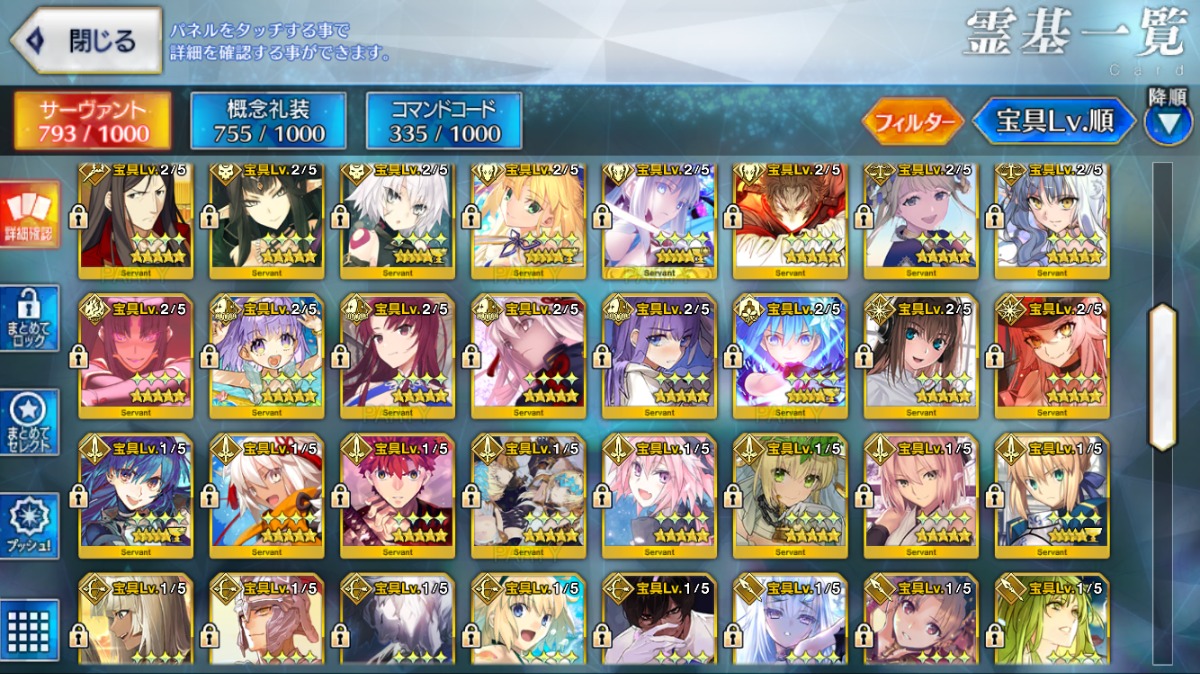Toggle the 降順 descending arrow
1200x674 pixels.
pyautogui.click(x=1168, y=122)
